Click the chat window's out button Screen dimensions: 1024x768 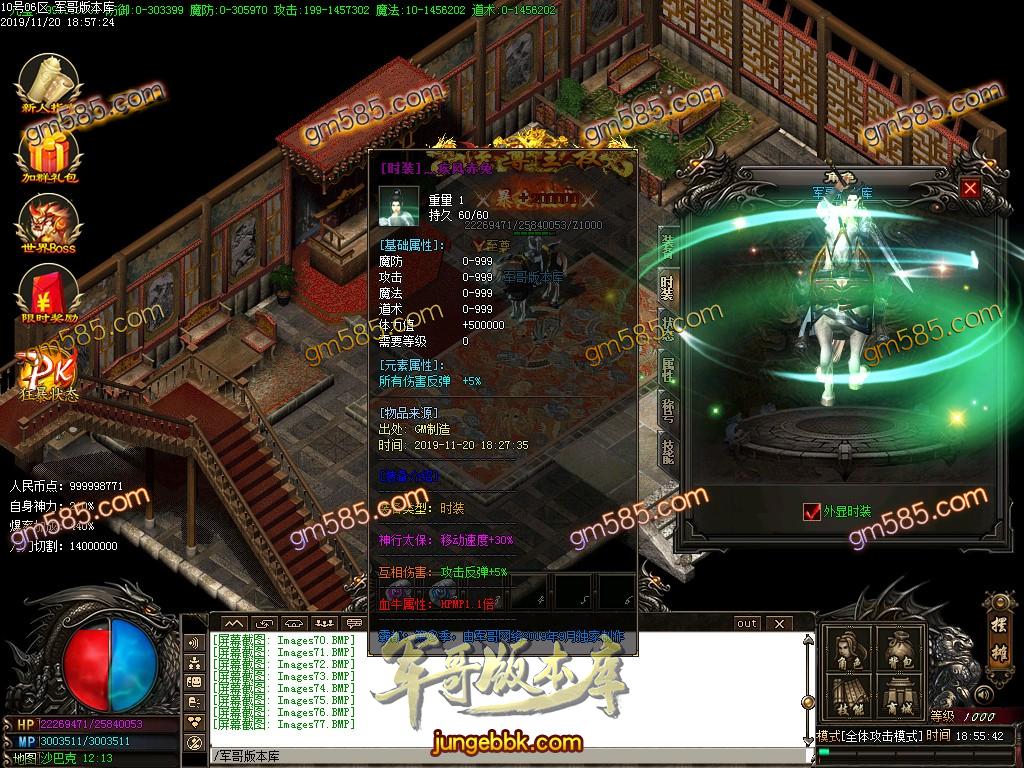tap(747, 623)
